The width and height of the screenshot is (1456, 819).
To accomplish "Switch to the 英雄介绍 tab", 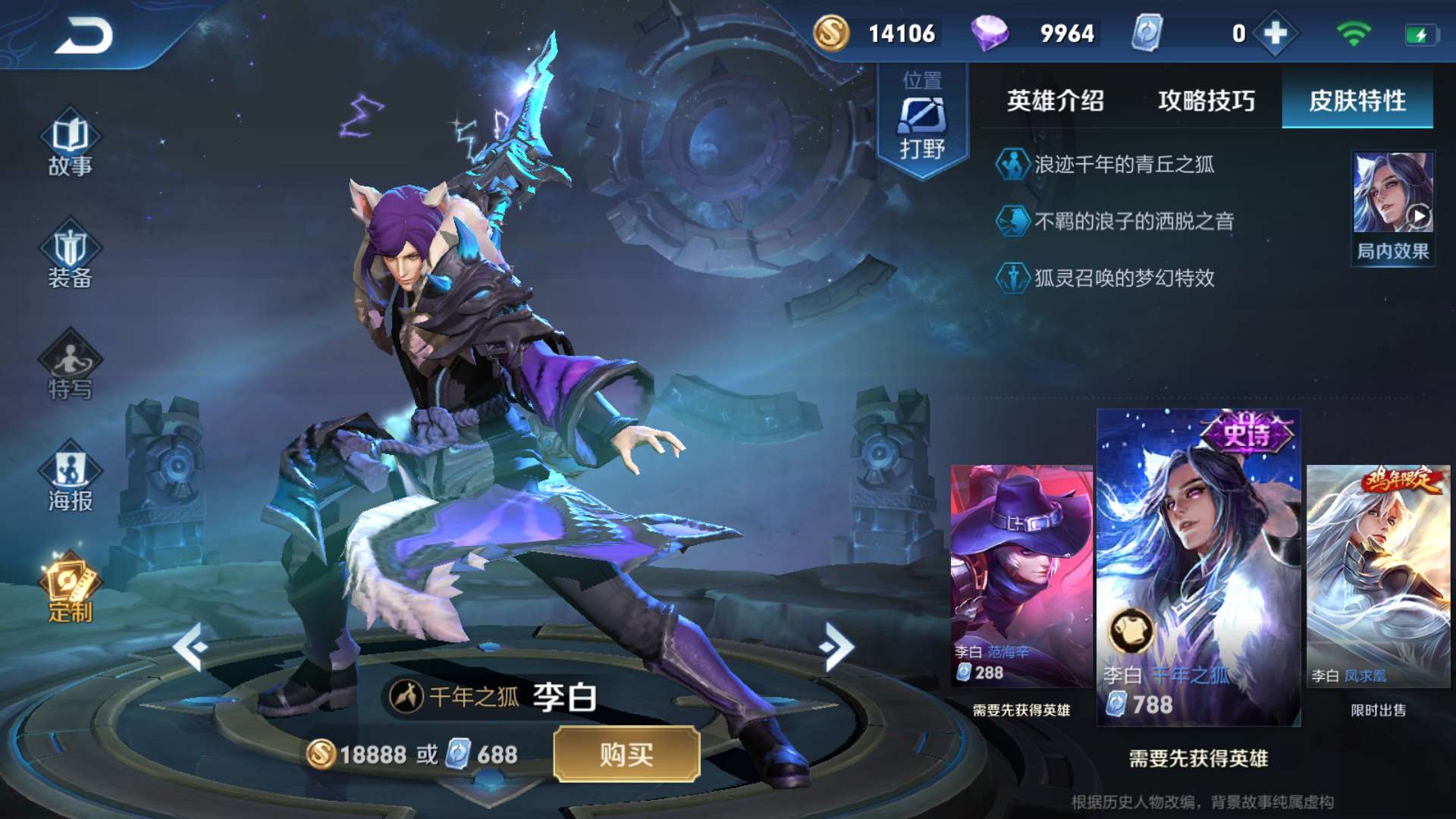I will pos(1055,101).
